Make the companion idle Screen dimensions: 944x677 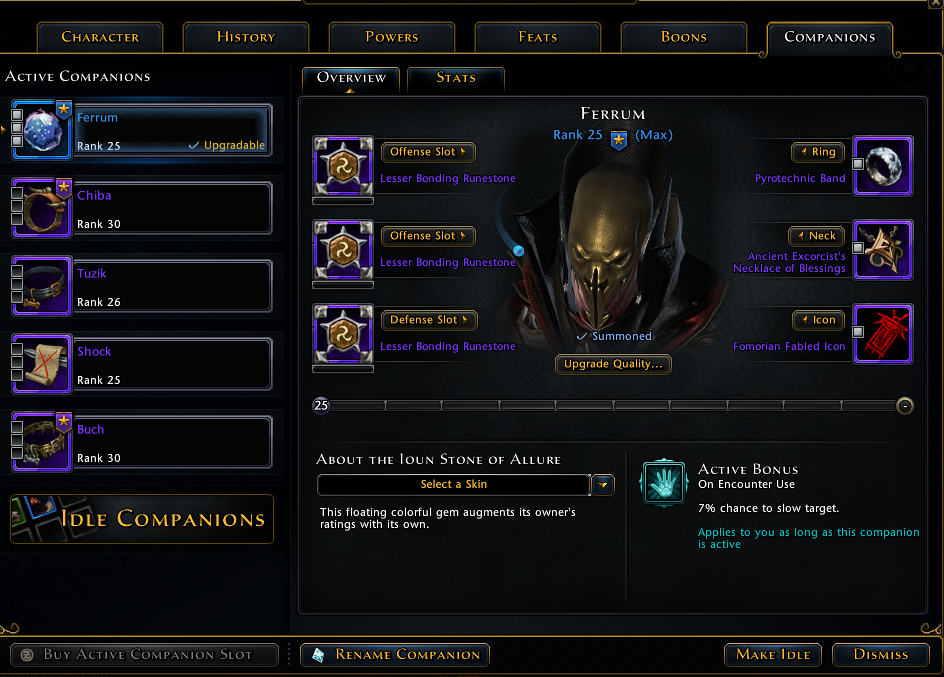[773, 655]
